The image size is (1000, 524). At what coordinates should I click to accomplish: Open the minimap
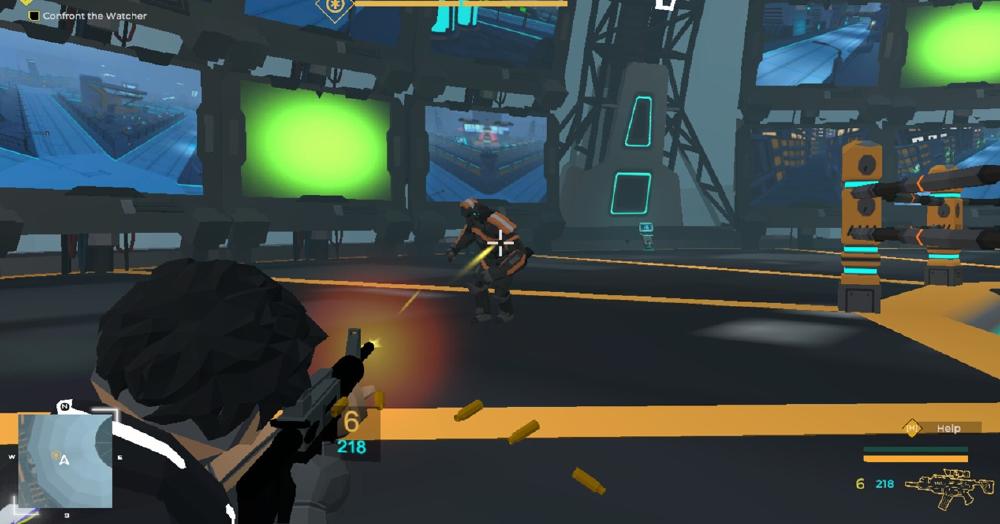coord(62,457)
